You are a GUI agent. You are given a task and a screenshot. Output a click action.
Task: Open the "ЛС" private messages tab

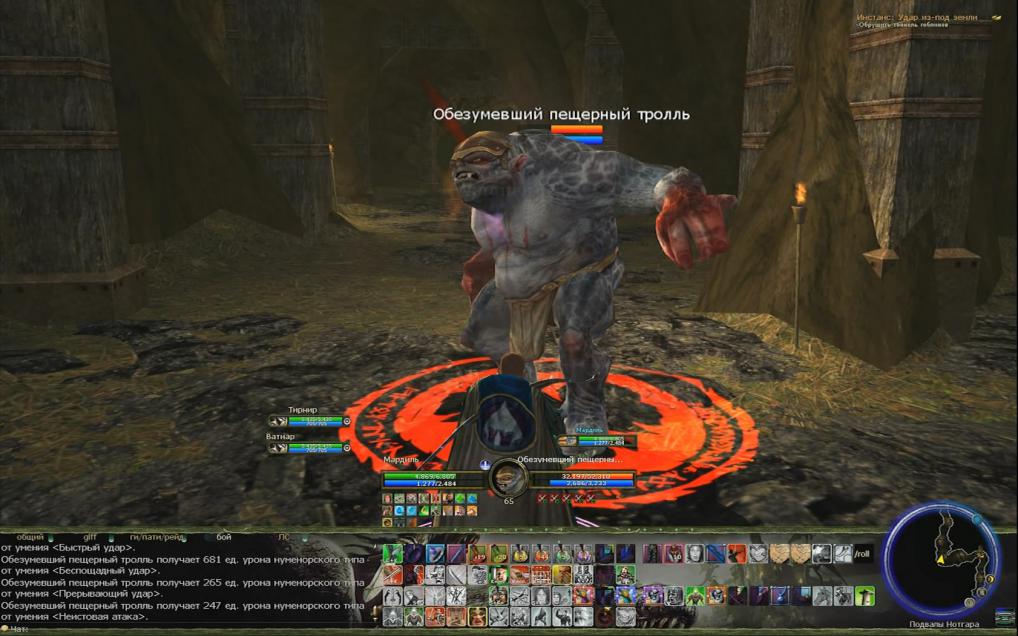click(284, 537)
